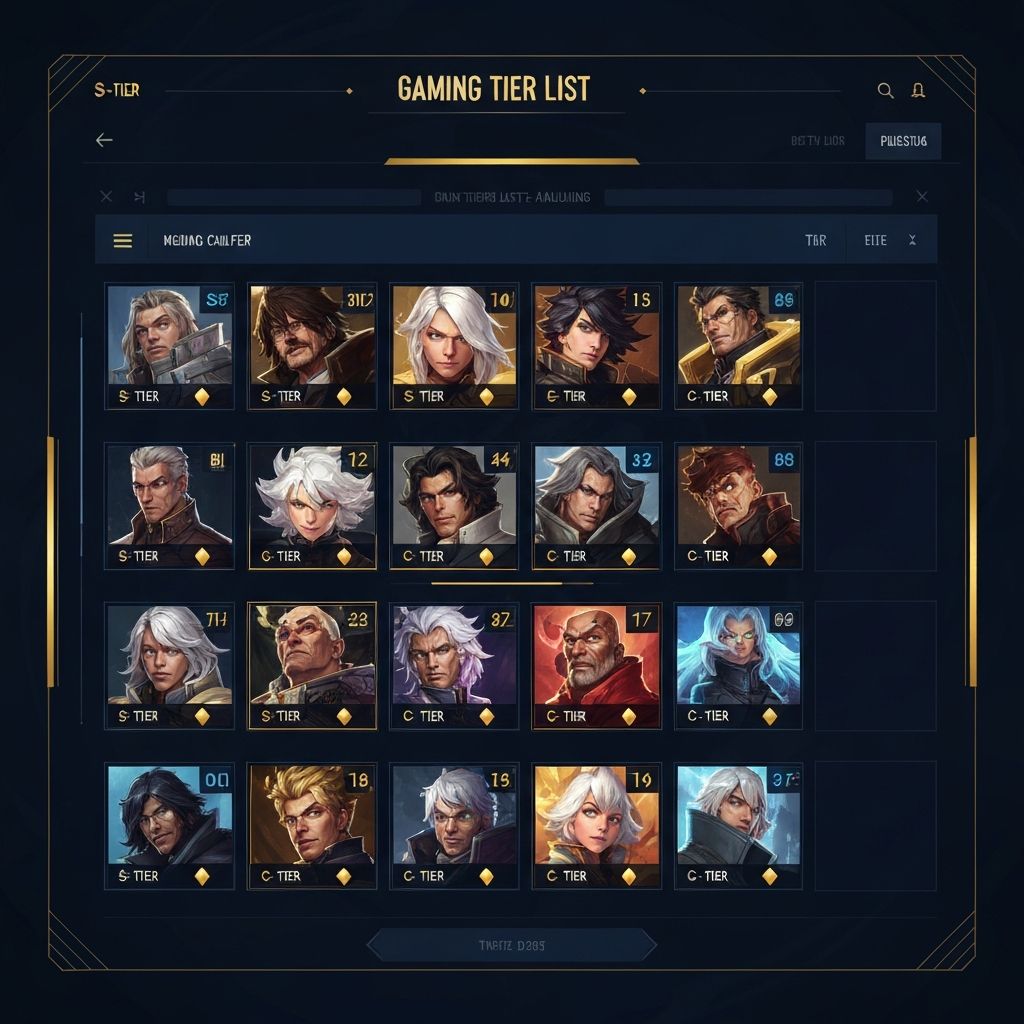Select the gold-armored man card numbered 89
The width and height of the screenshot is (1024, 1024).
tap(738, 345)
